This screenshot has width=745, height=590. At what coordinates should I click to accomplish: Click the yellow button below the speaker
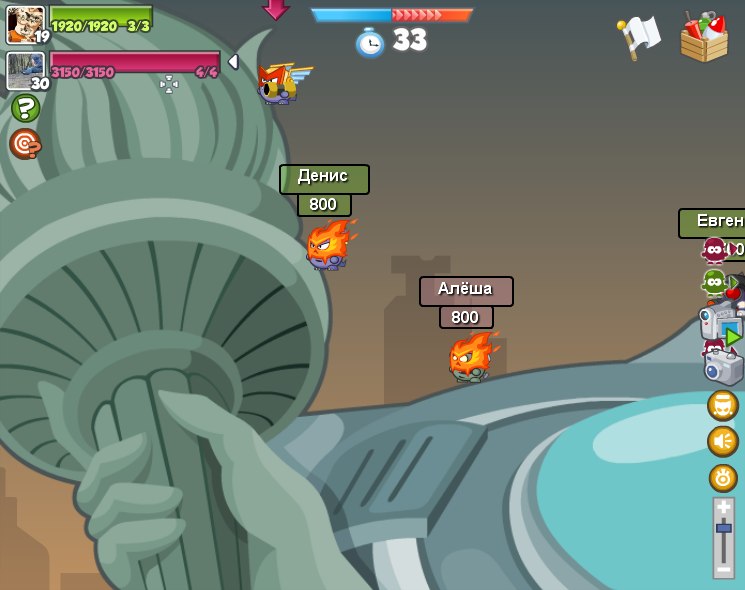pos(723,477)
